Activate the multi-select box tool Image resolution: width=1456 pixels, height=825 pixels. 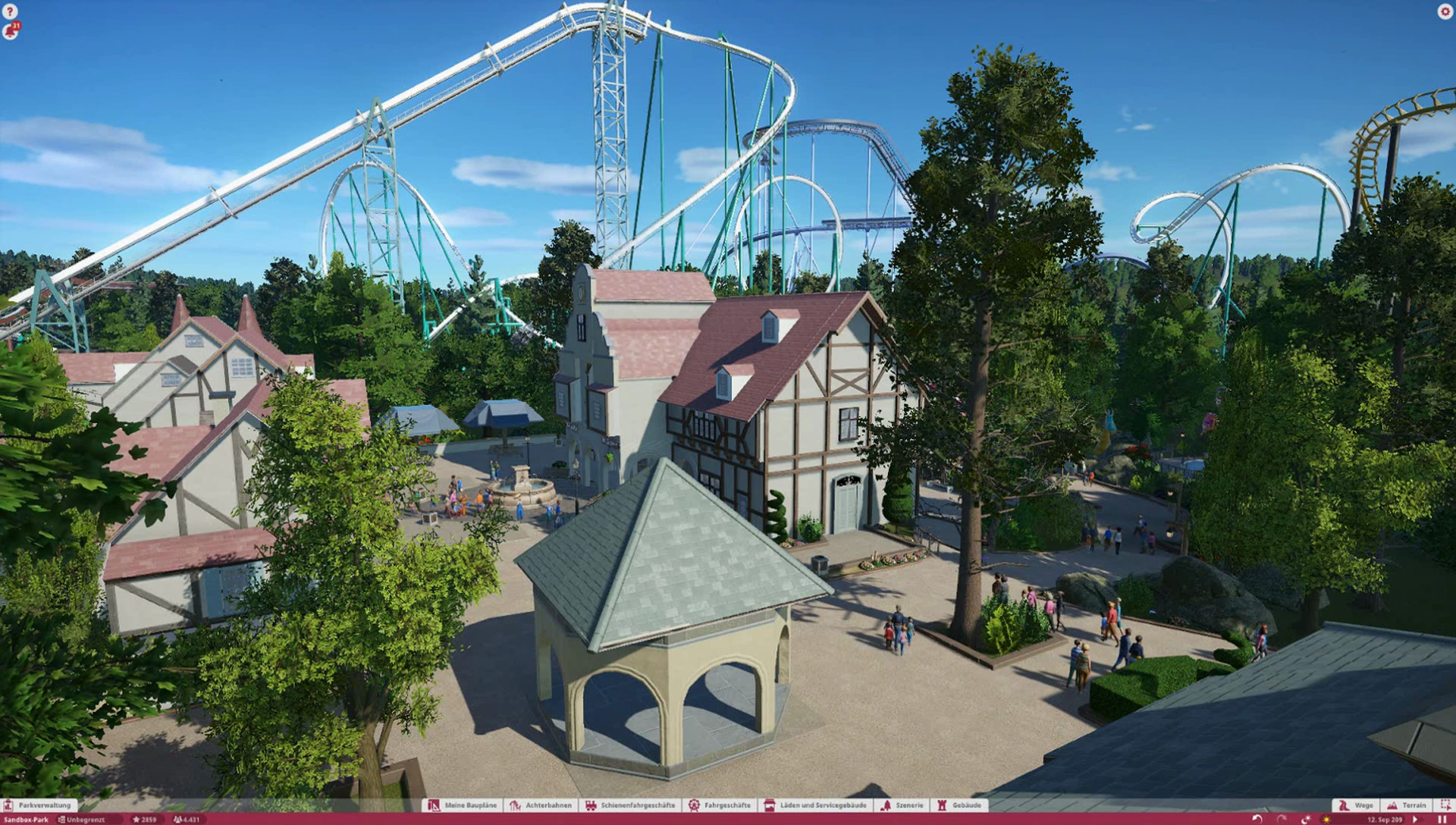pyautogui.click(x=1445, y=805)
